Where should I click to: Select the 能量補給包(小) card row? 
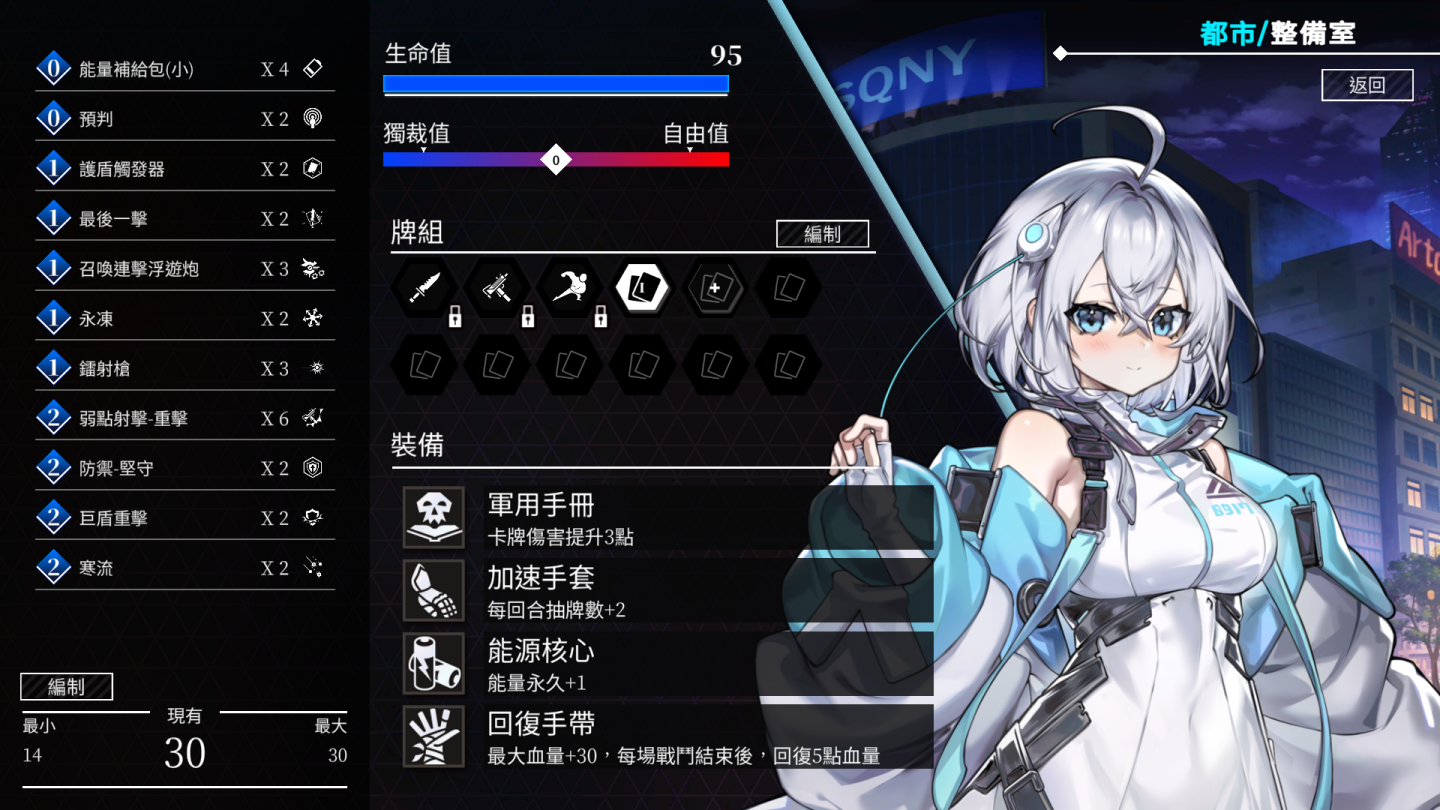click(x=185, y=69)
